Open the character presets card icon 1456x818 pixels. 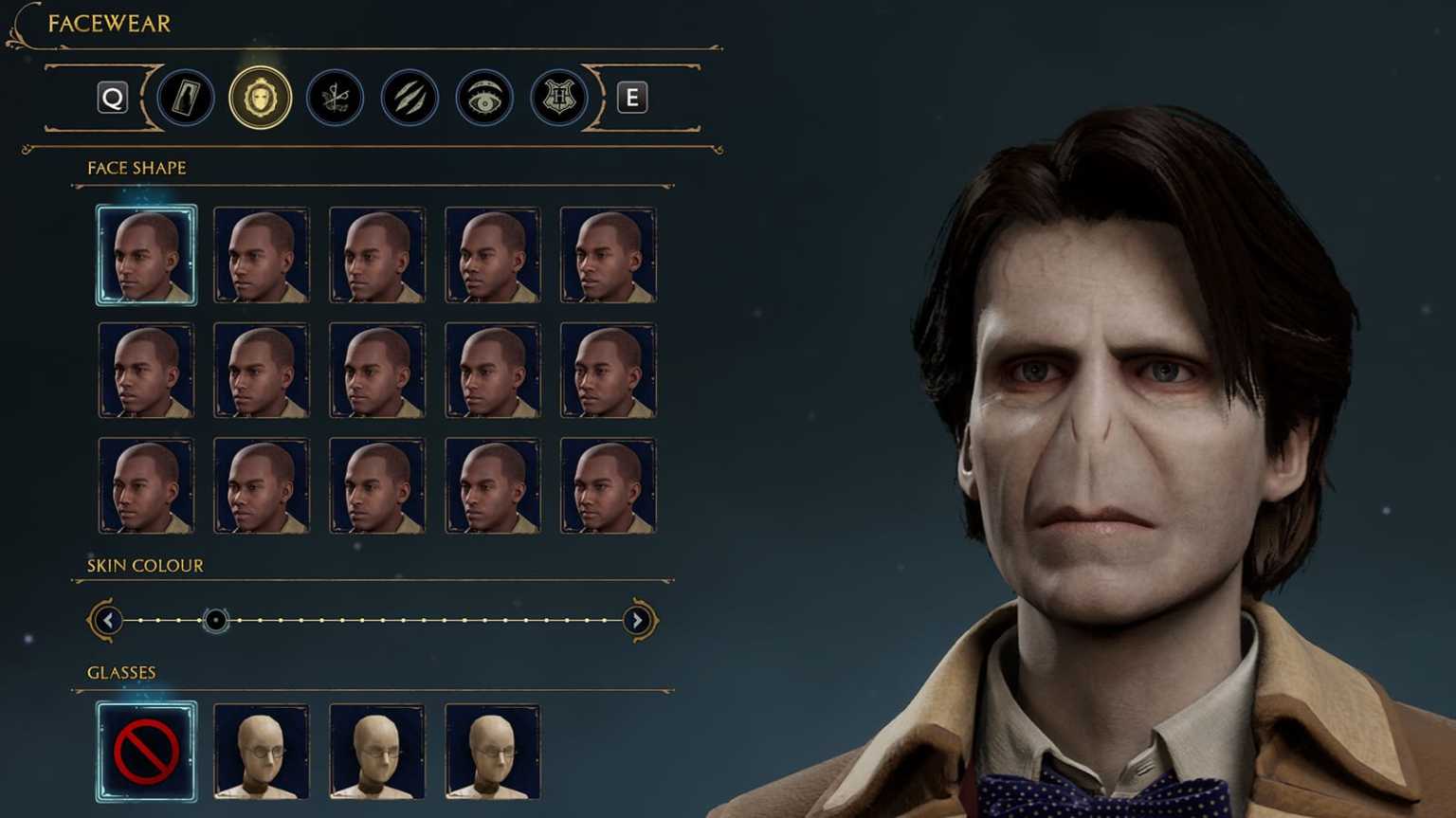pyautogui.click(x=186, y=97)
